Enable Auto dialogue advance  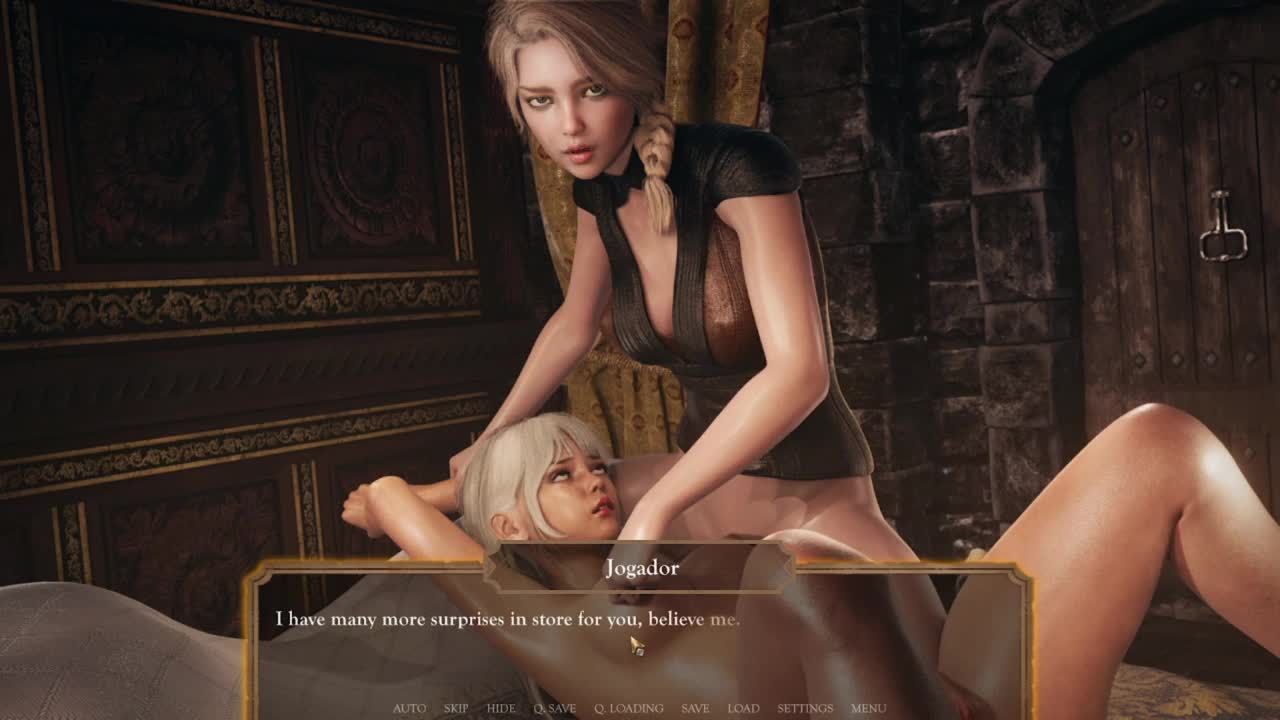409,708
